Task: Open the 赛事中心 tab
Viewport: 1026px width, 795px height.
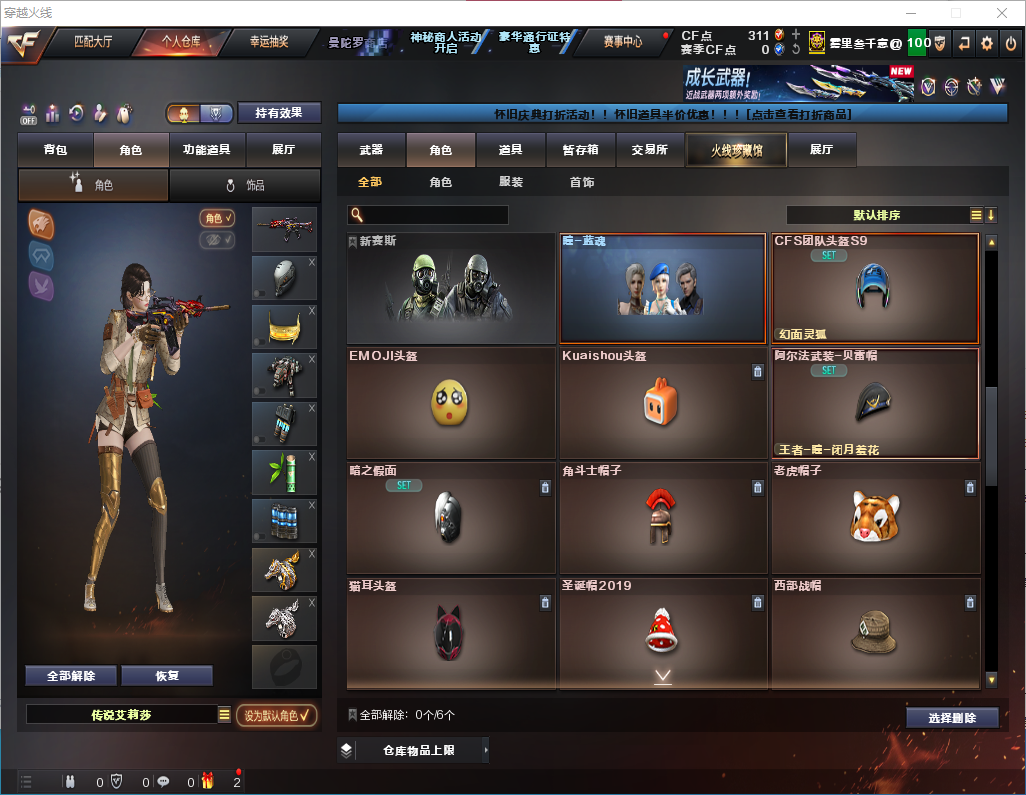Action: 622,42
